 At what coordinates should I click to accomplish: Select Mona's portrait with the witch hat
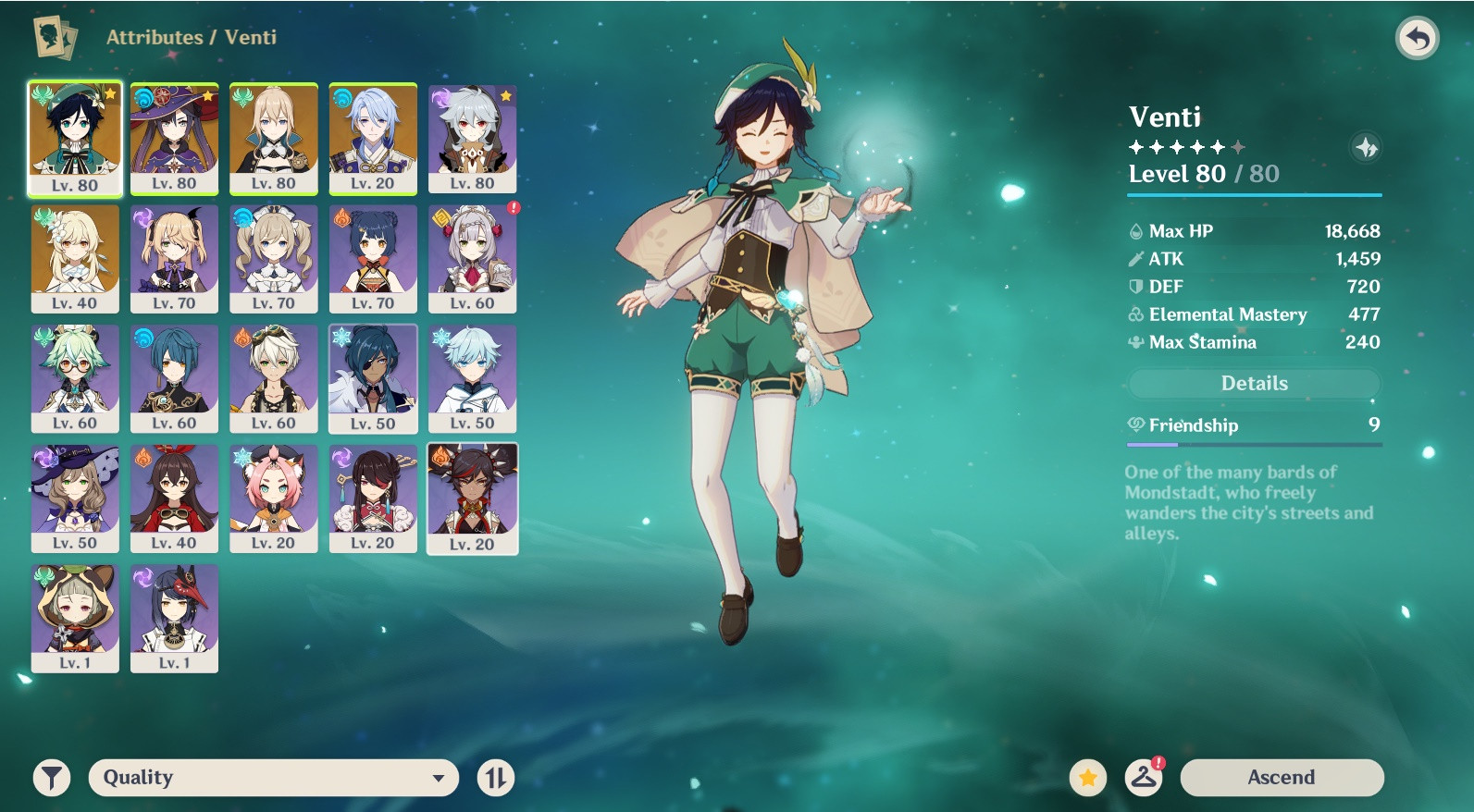click(x=174, y=138)
